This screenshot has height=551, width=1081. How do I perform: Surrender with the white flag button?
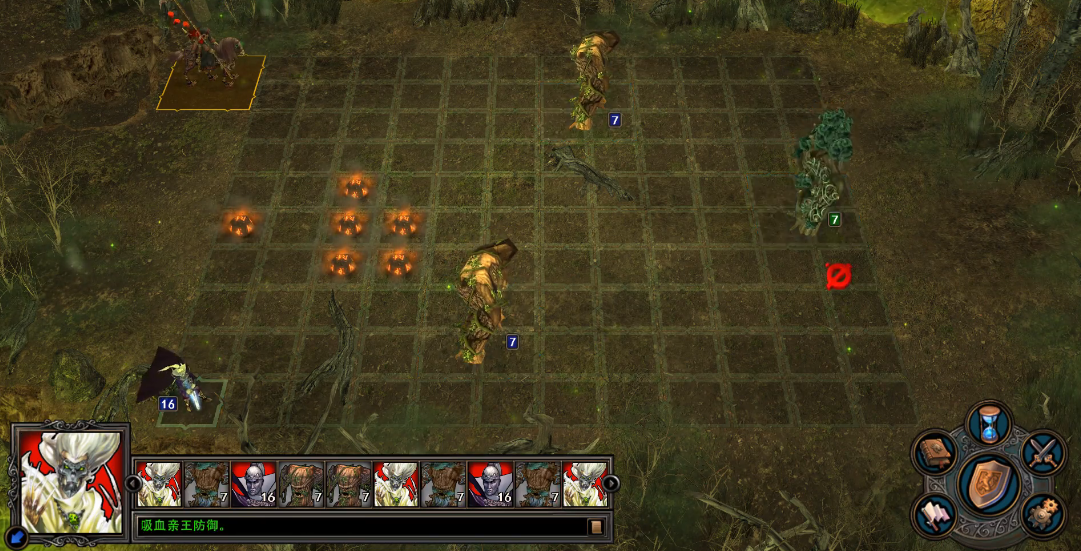(933, 515)
